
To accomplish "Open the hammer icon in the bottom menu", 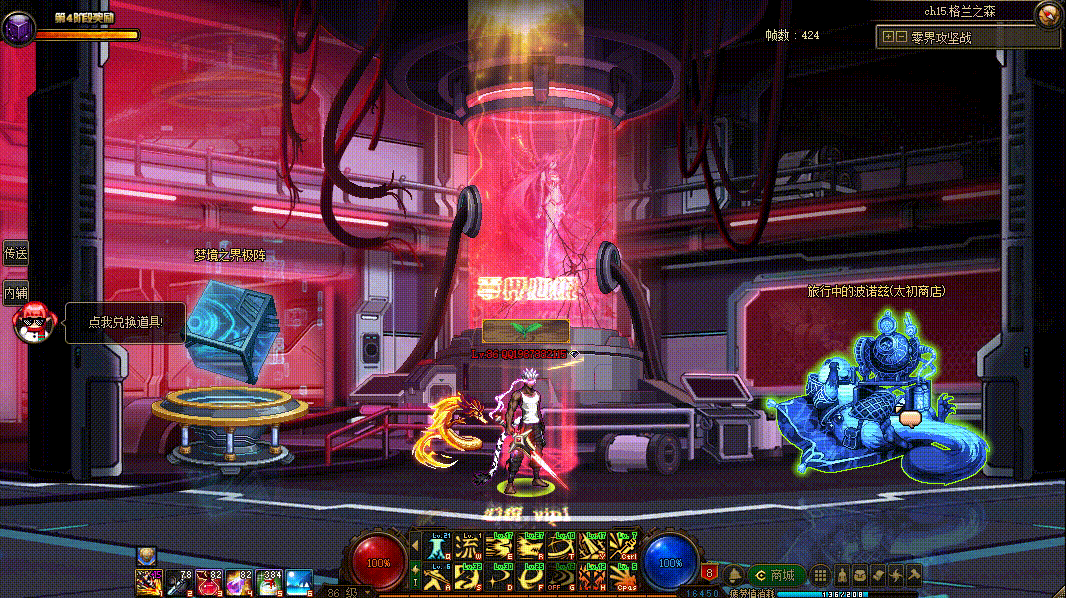I will point(912,575).
